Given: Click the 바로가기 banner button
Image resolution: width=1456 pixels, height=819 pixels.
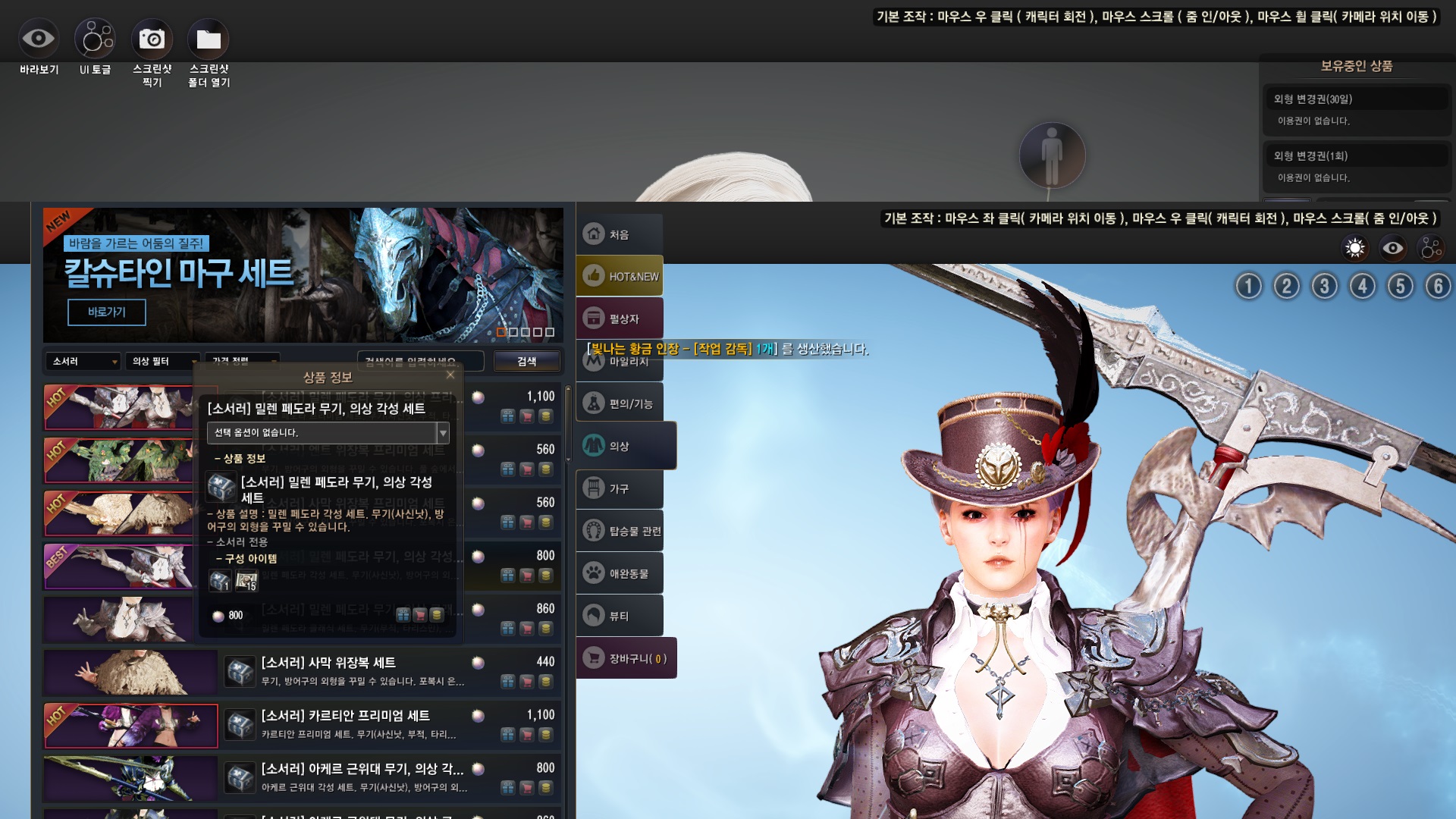Looking at the screenshot, I should coord(106,312).
